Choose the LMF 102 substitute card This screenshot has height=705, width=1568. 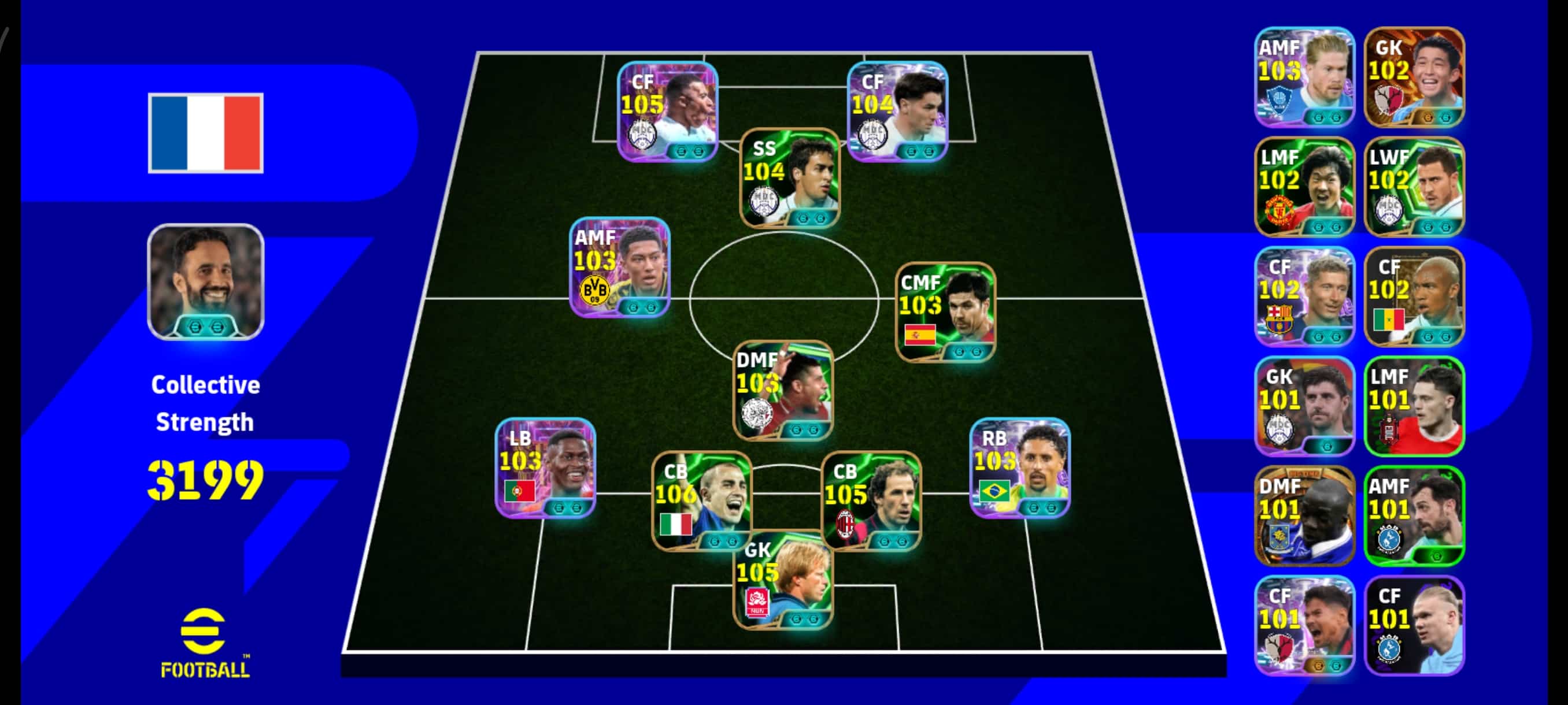(x=1304, y=187)
